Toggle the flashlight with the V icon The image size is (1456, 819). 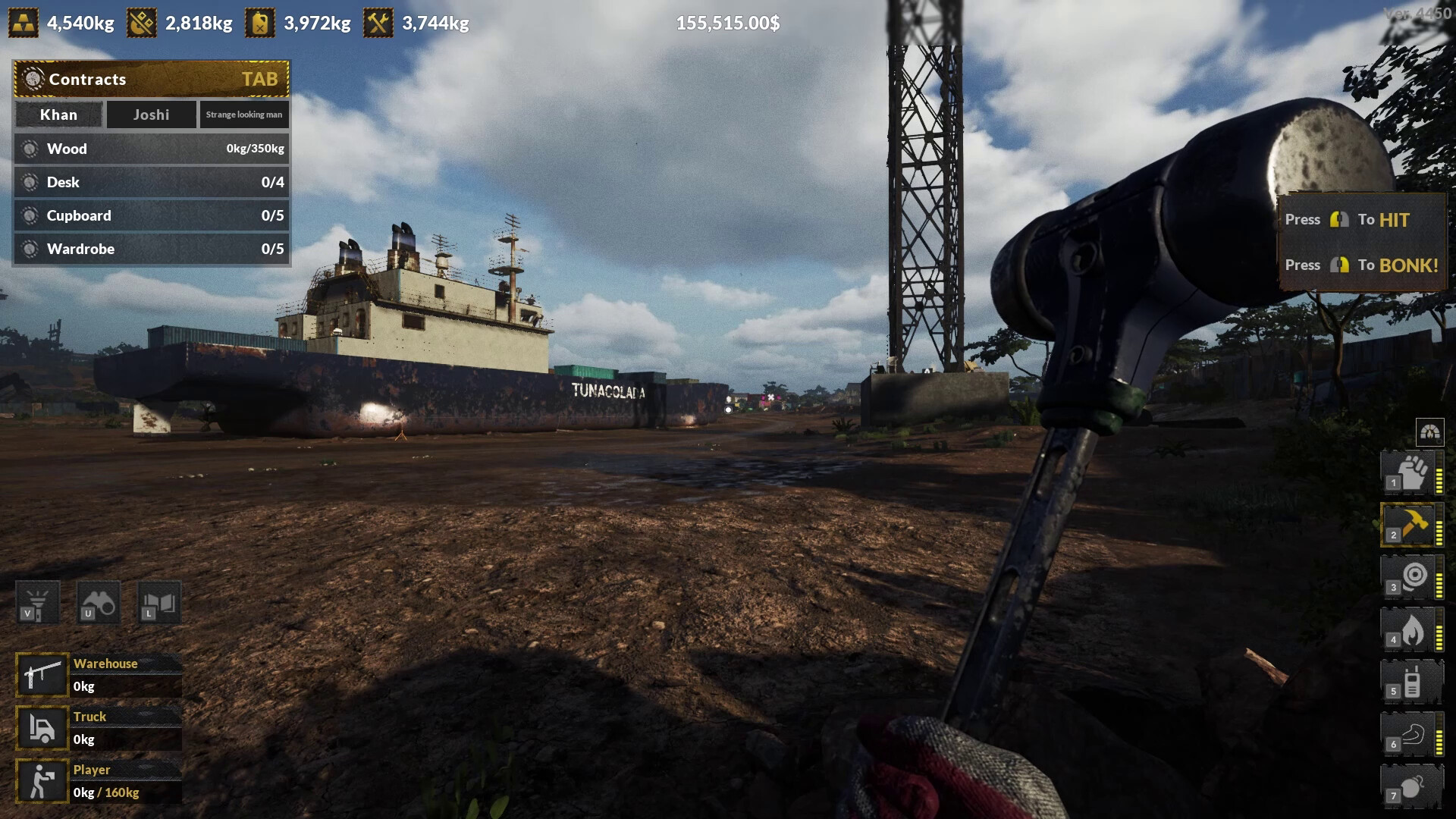[39, 603]
